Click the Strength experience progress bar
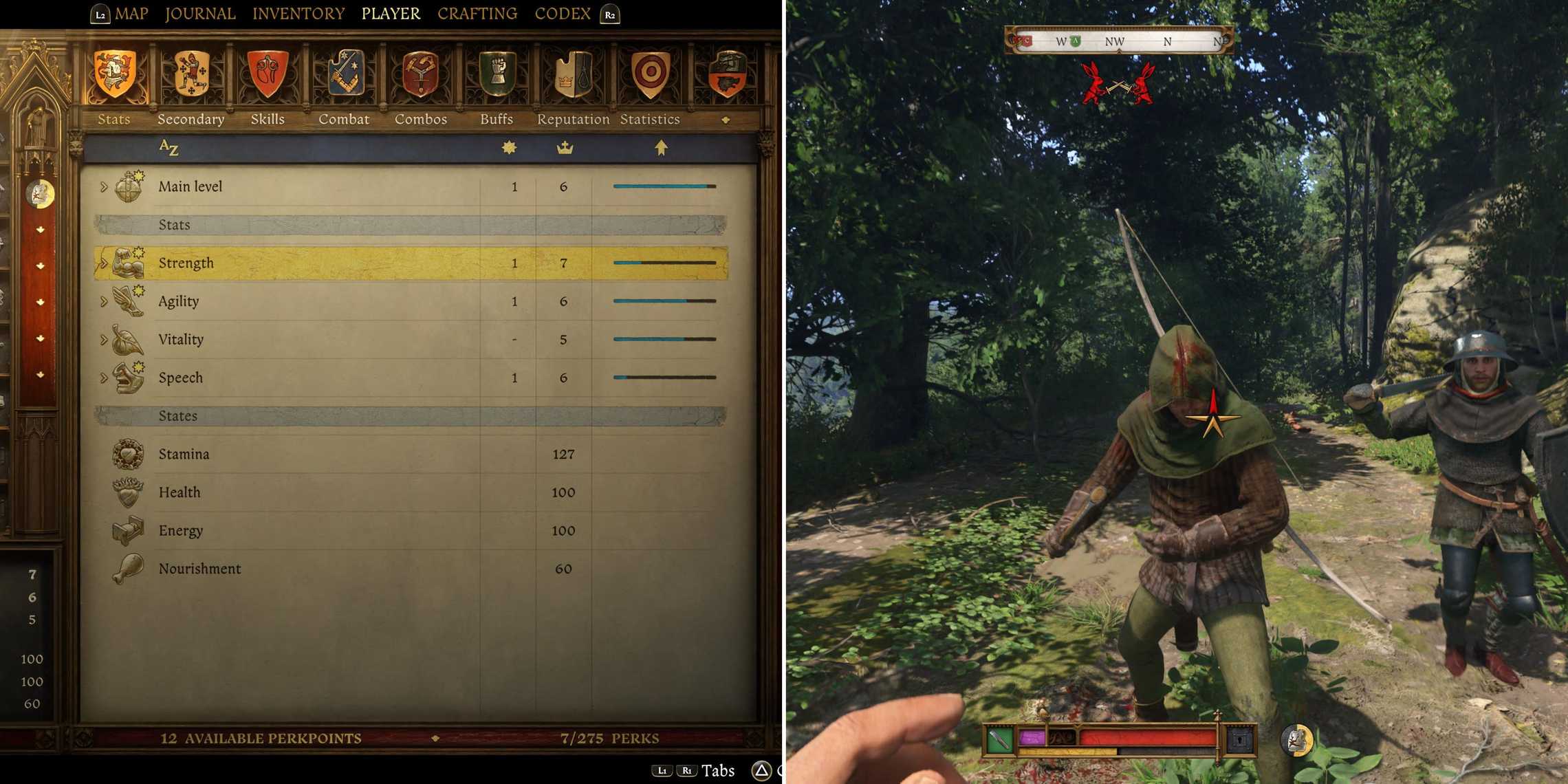Screen dimensions: 1568x784 [x=664, y=263]
